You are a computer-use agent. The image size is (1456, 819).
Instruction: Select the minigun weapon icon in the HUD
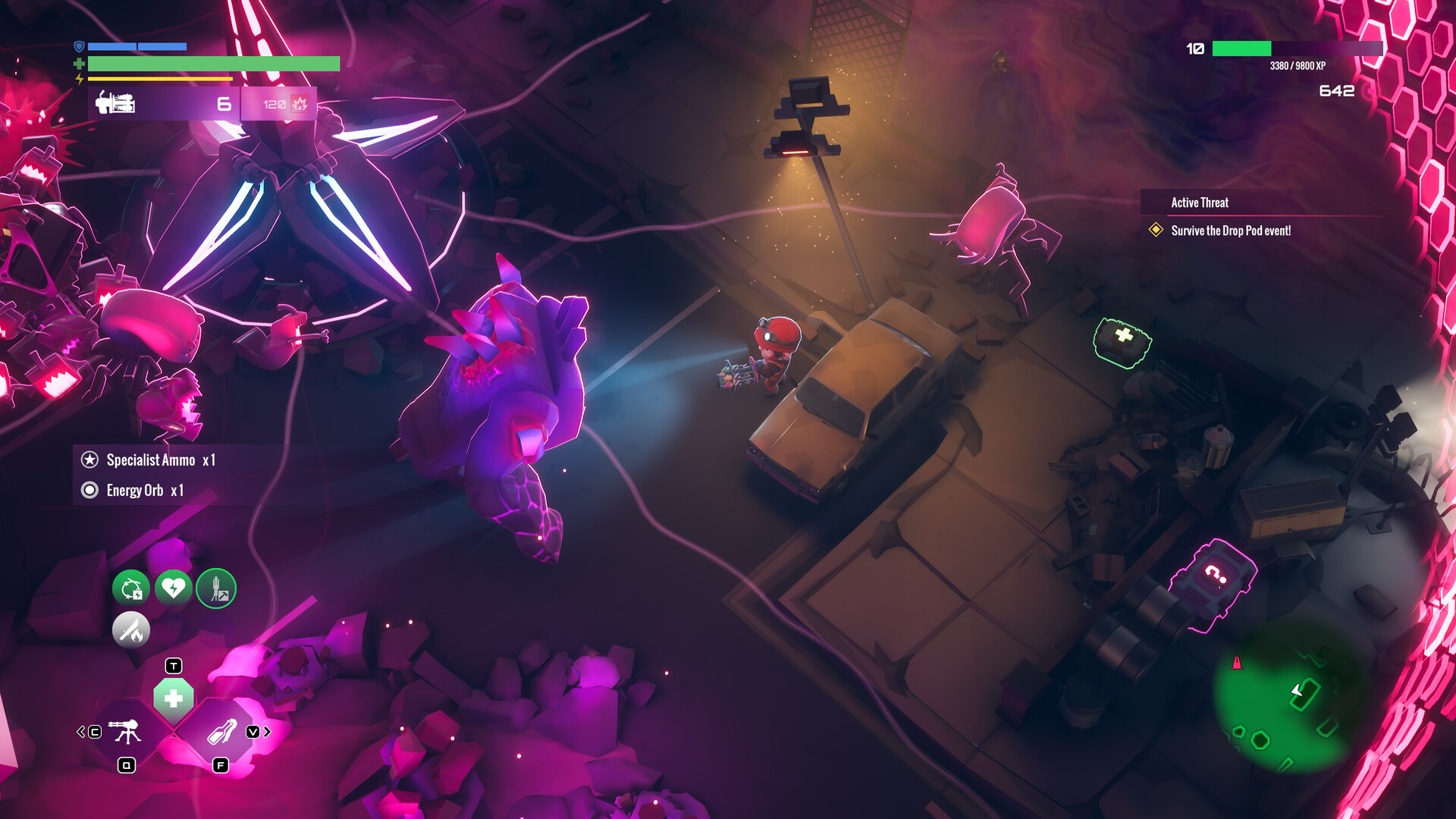pyautogui.click(x=114, y=104)
